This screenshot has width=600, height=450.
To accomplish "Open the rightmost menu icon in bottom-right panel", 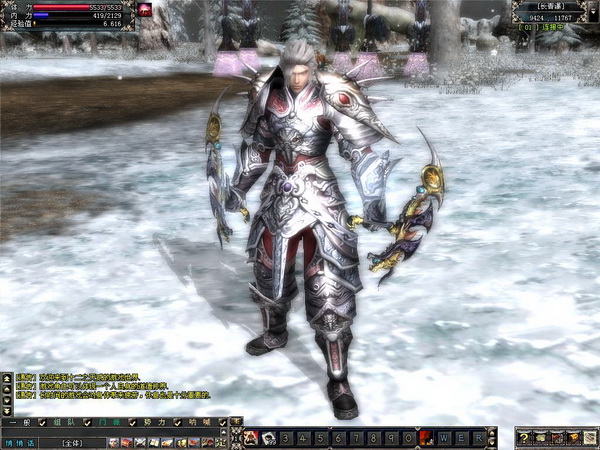I will pyautogui.click(x=589, y=437).
